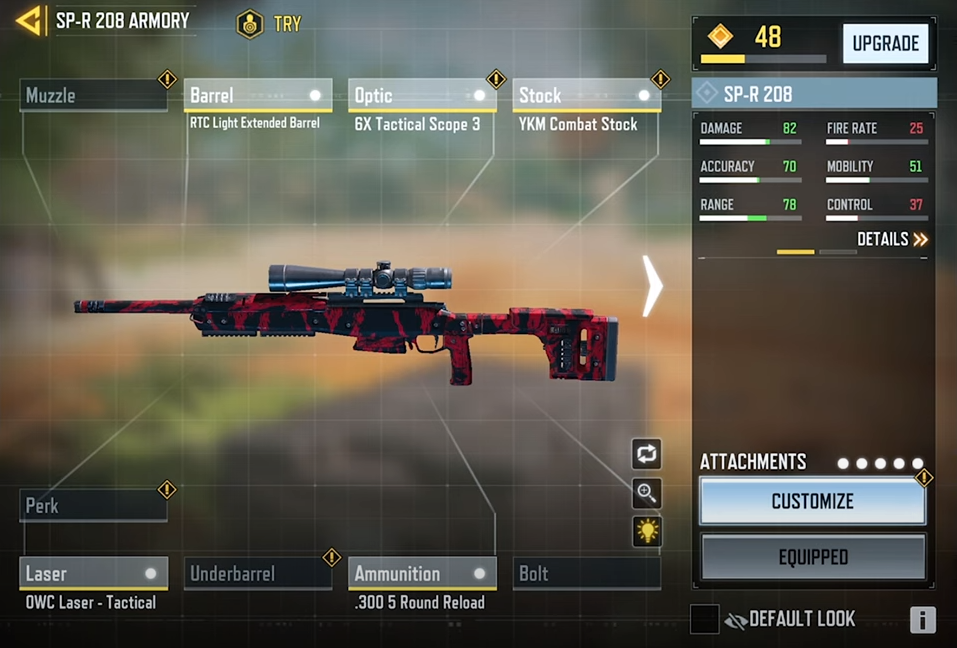Open the Muzzle attachment slot

pyautogui.click(x=93, y=96)
